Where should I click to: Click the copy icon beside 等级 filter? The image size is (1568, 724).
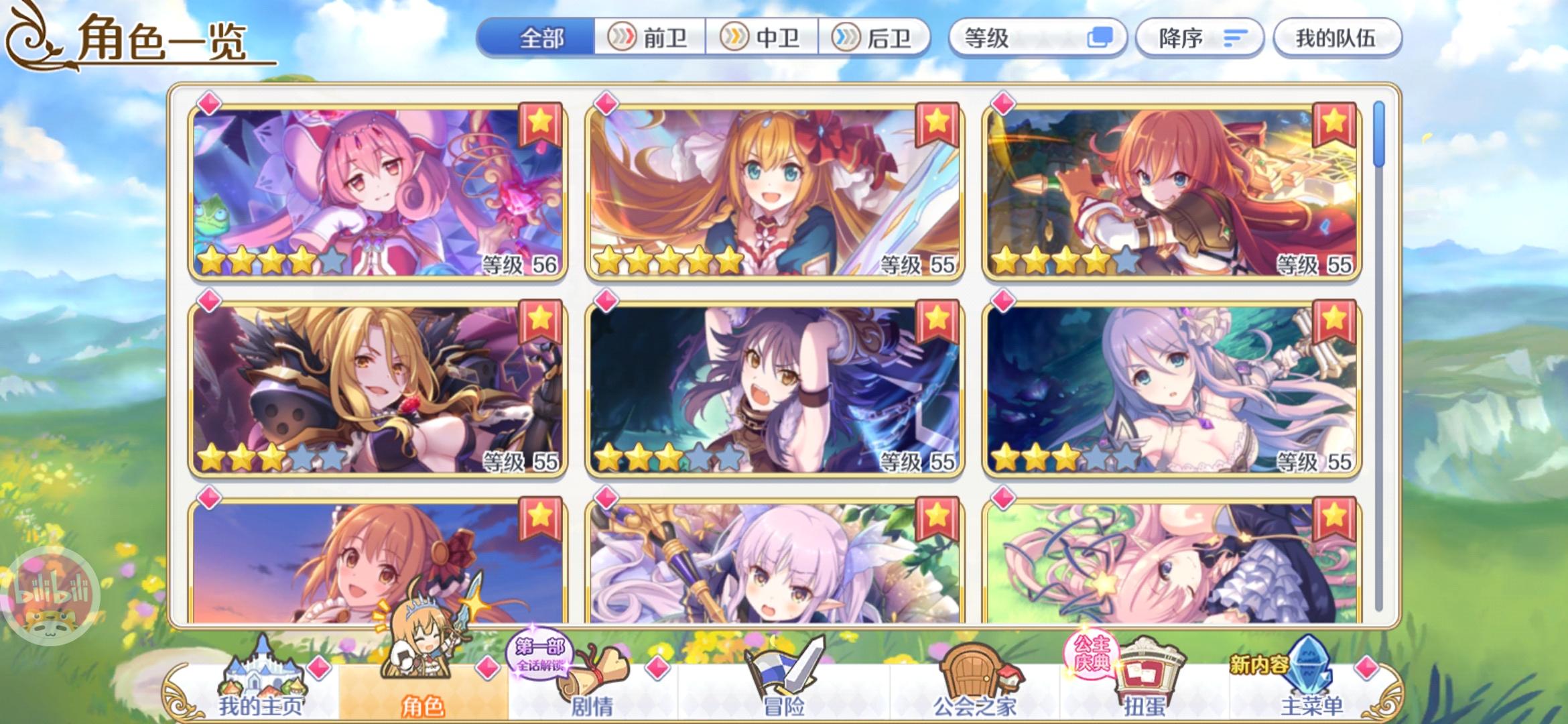(1101, 38)
